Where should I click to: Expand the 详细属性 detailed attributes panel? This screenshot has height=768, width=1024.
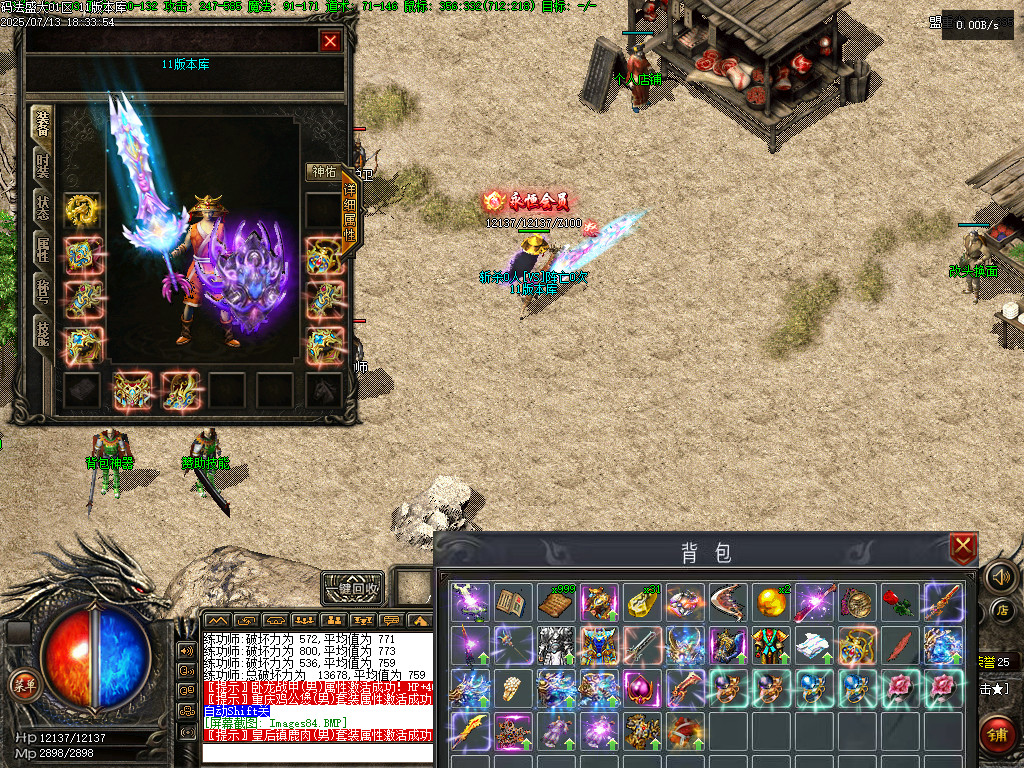350,213
